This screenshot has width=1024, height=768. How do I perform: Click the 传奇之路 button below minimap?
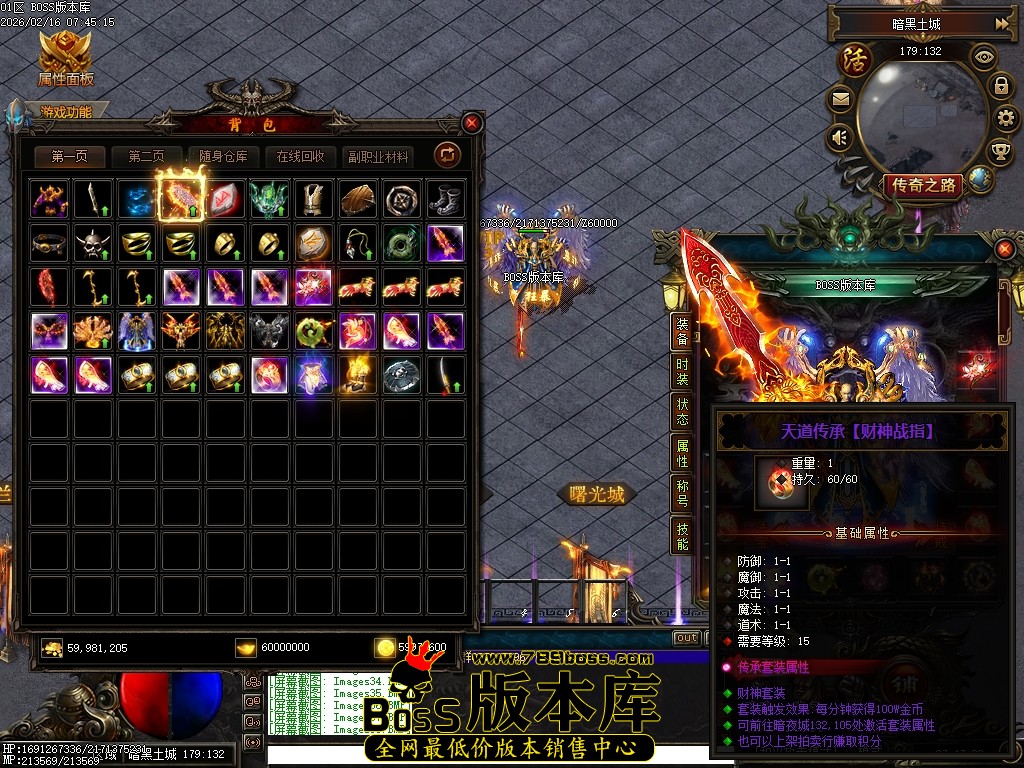coord(923,185)
